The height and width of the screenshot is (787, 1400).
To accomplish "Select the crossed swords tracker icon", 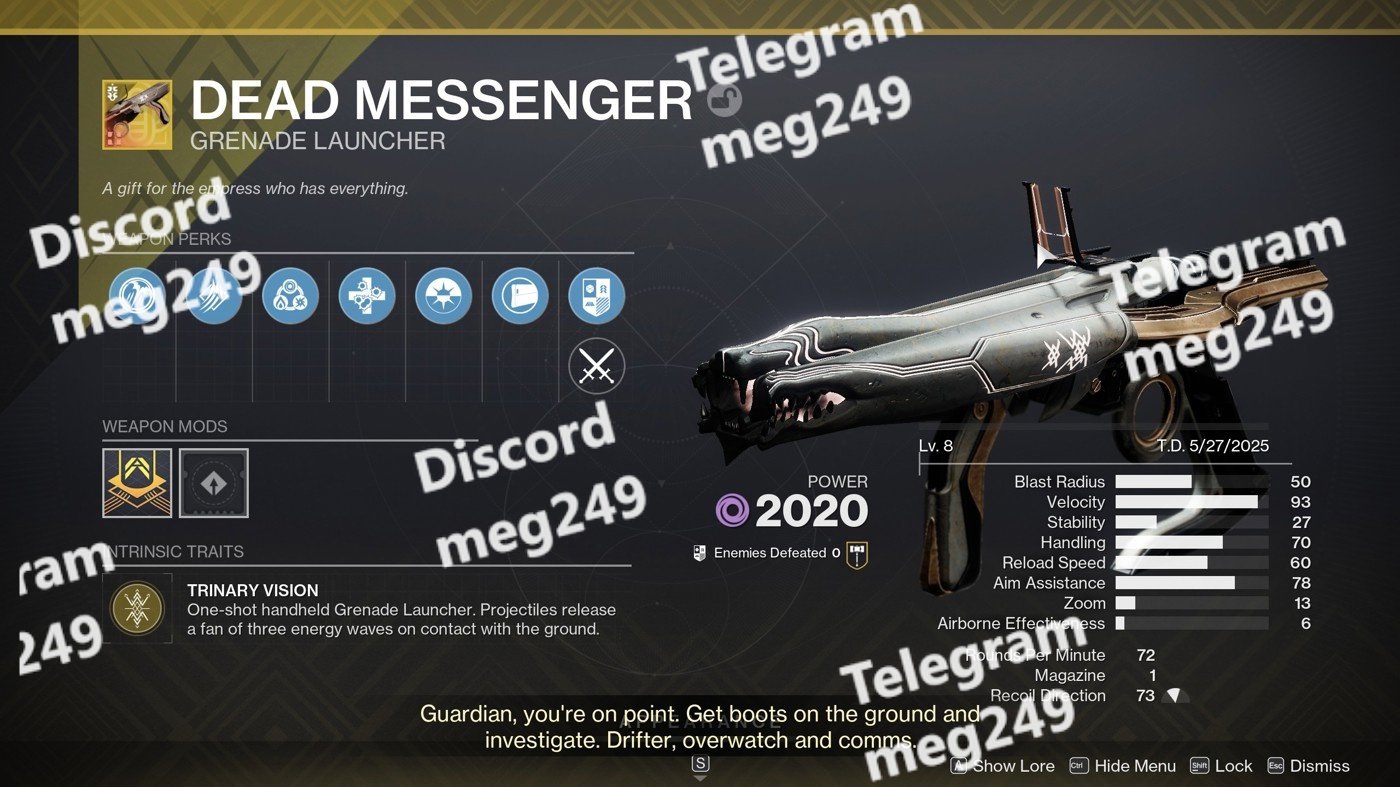I will (x=596, y=368).
